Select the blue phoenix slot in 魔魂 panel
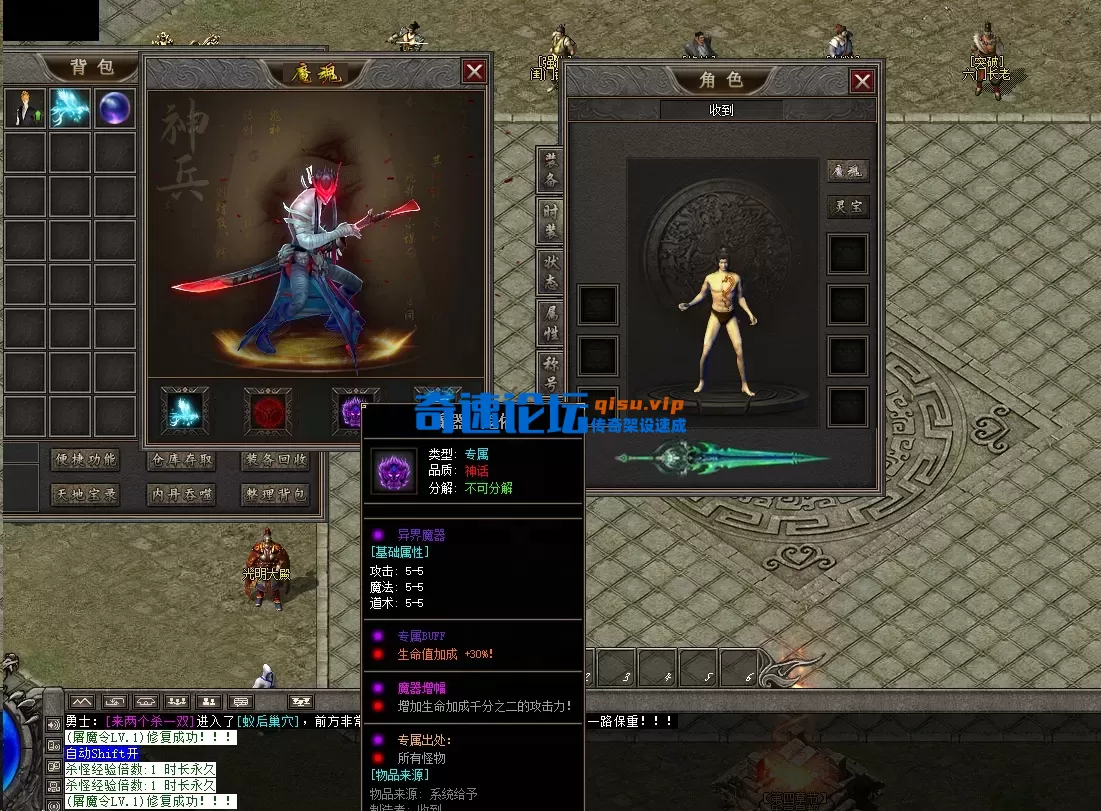Viewport: 1101px width, 811px height. (185, 411)
